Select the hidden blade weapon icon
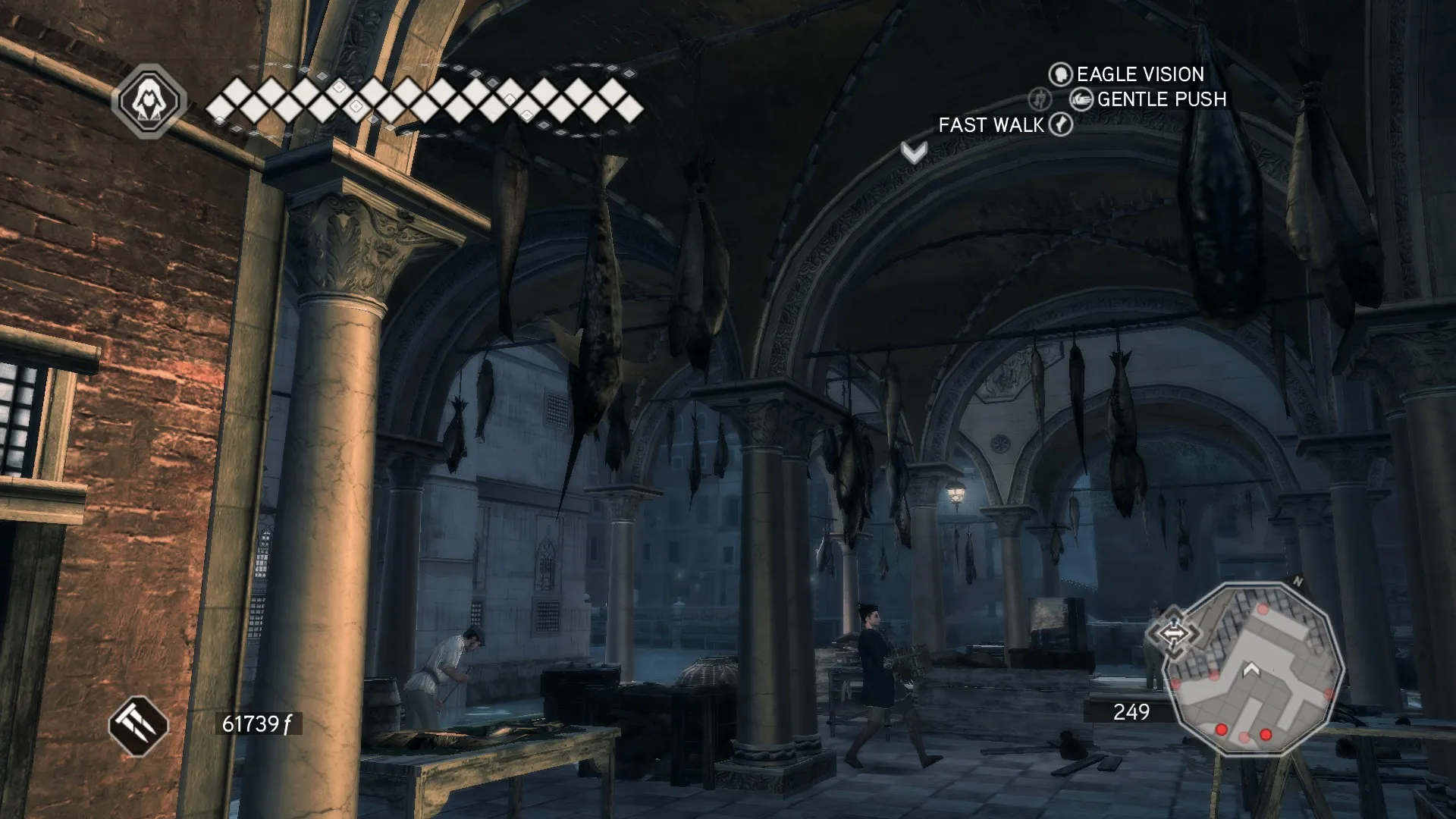The width and height of the screenshot is (1456, 819). click(138, 726)
